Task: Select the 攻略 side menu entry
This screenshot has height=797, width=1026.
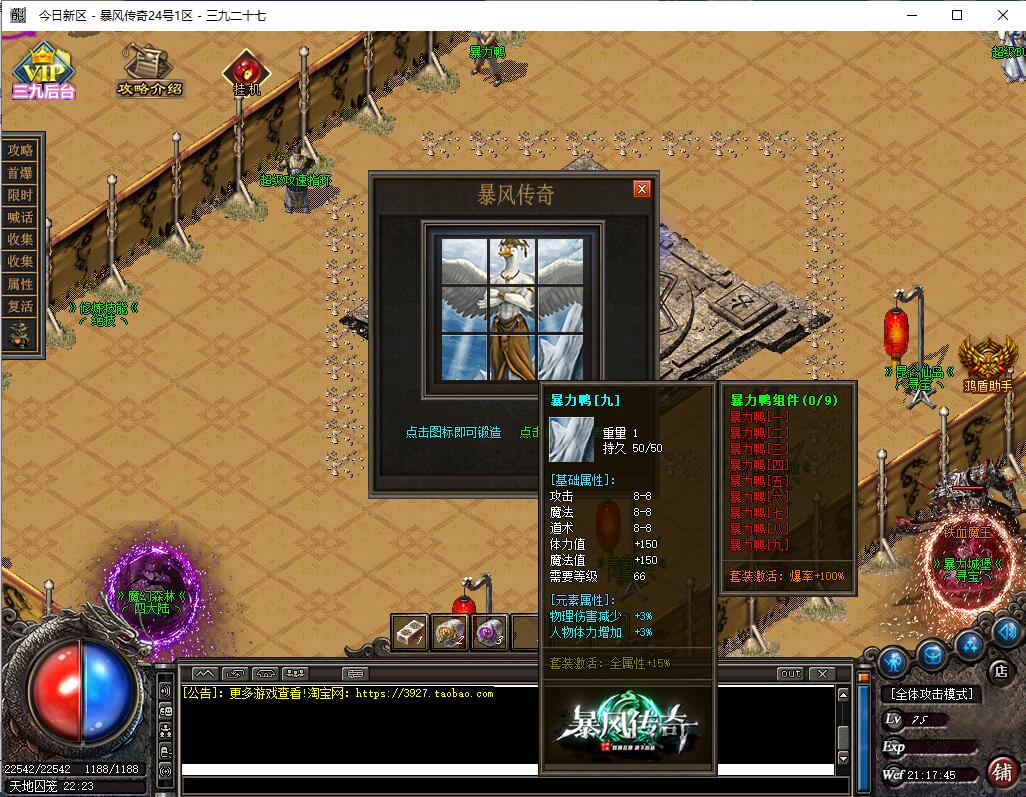Action: (20, 150)
